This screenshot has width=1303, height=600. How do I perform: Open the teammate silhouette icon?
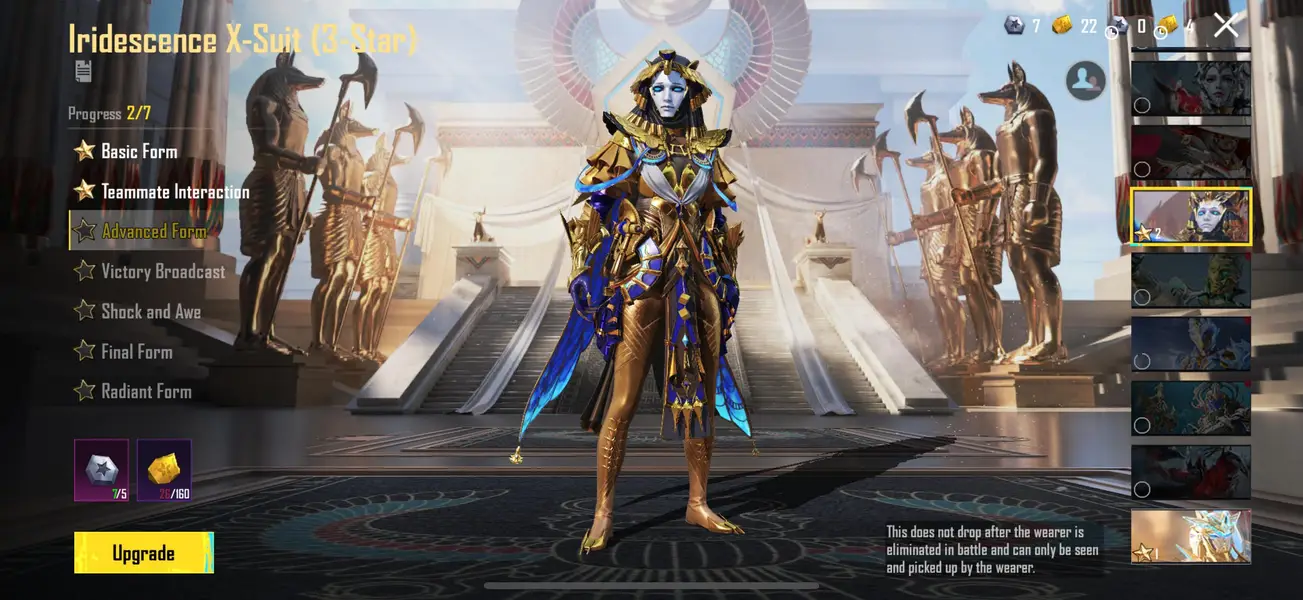(1085, 80)
